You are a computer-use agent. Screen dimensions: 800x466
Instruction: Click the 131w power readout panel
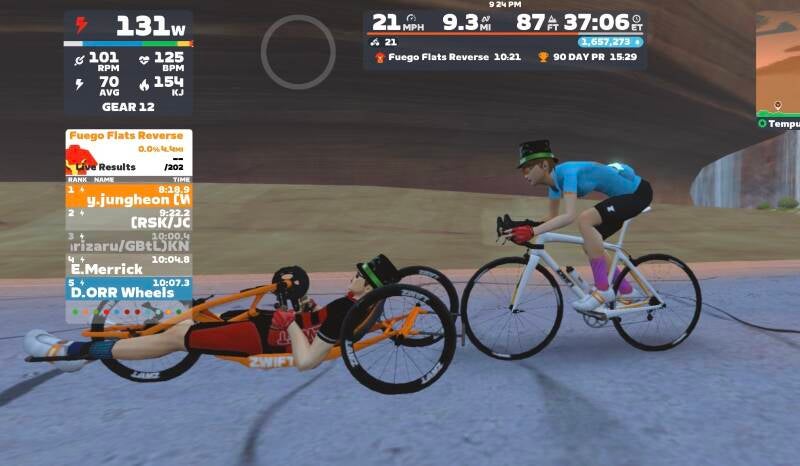click(128, 28)
